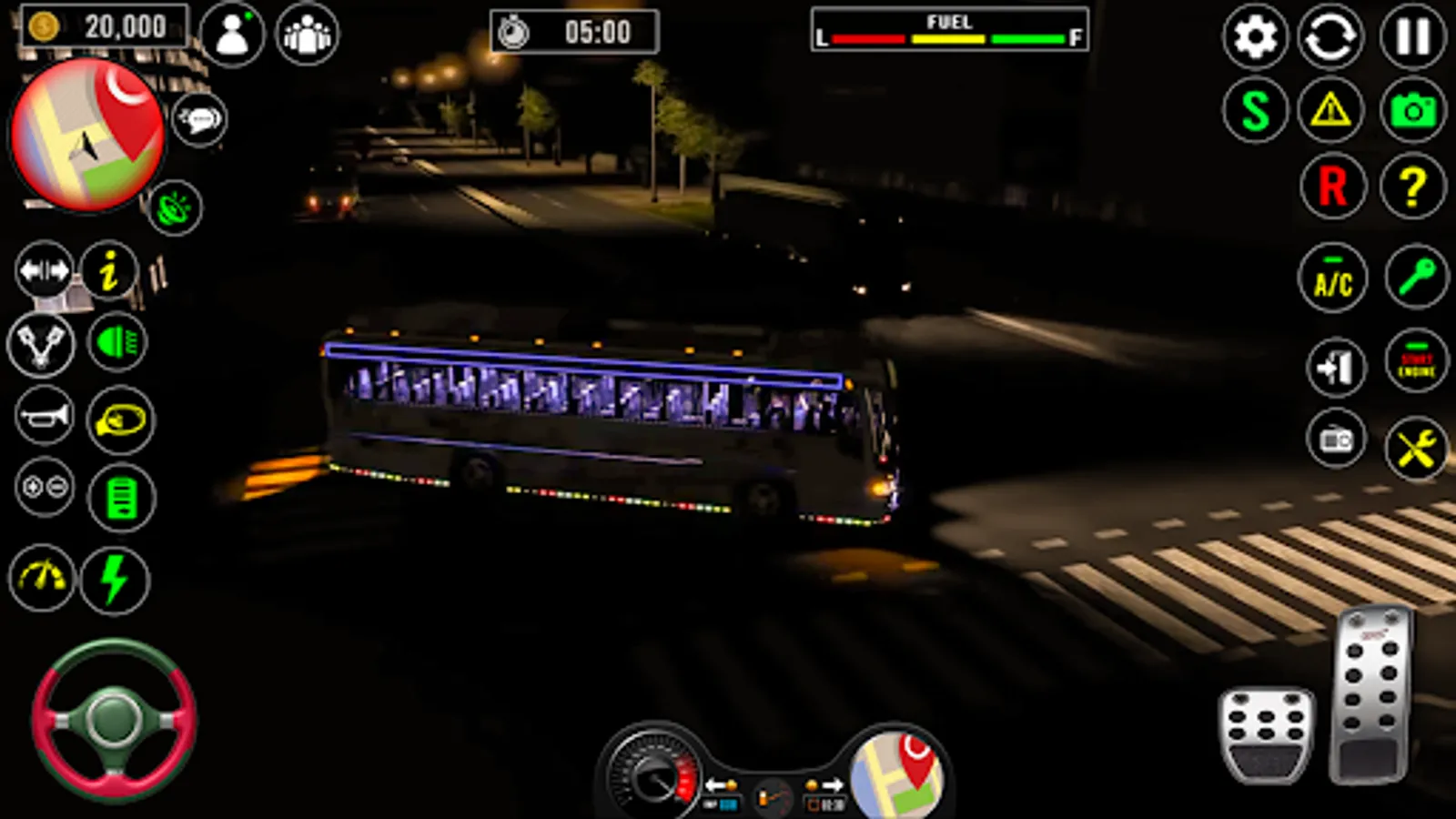The image size is (1456, 819).
Task: Open the single player profile icon at top
Action: pyautogui.click(x=235, y=35)
